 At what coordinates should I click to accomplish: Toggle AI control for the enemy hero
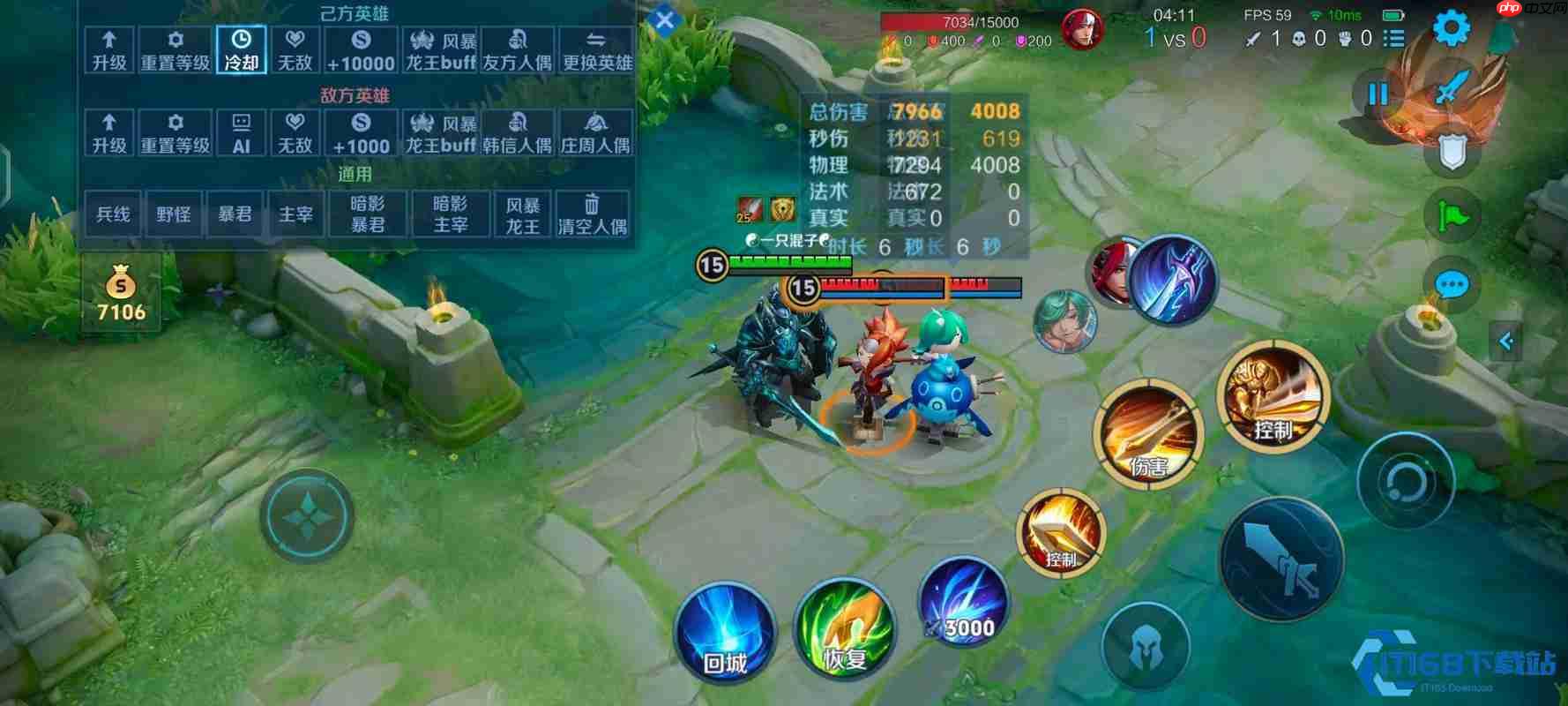pos(240,132)
